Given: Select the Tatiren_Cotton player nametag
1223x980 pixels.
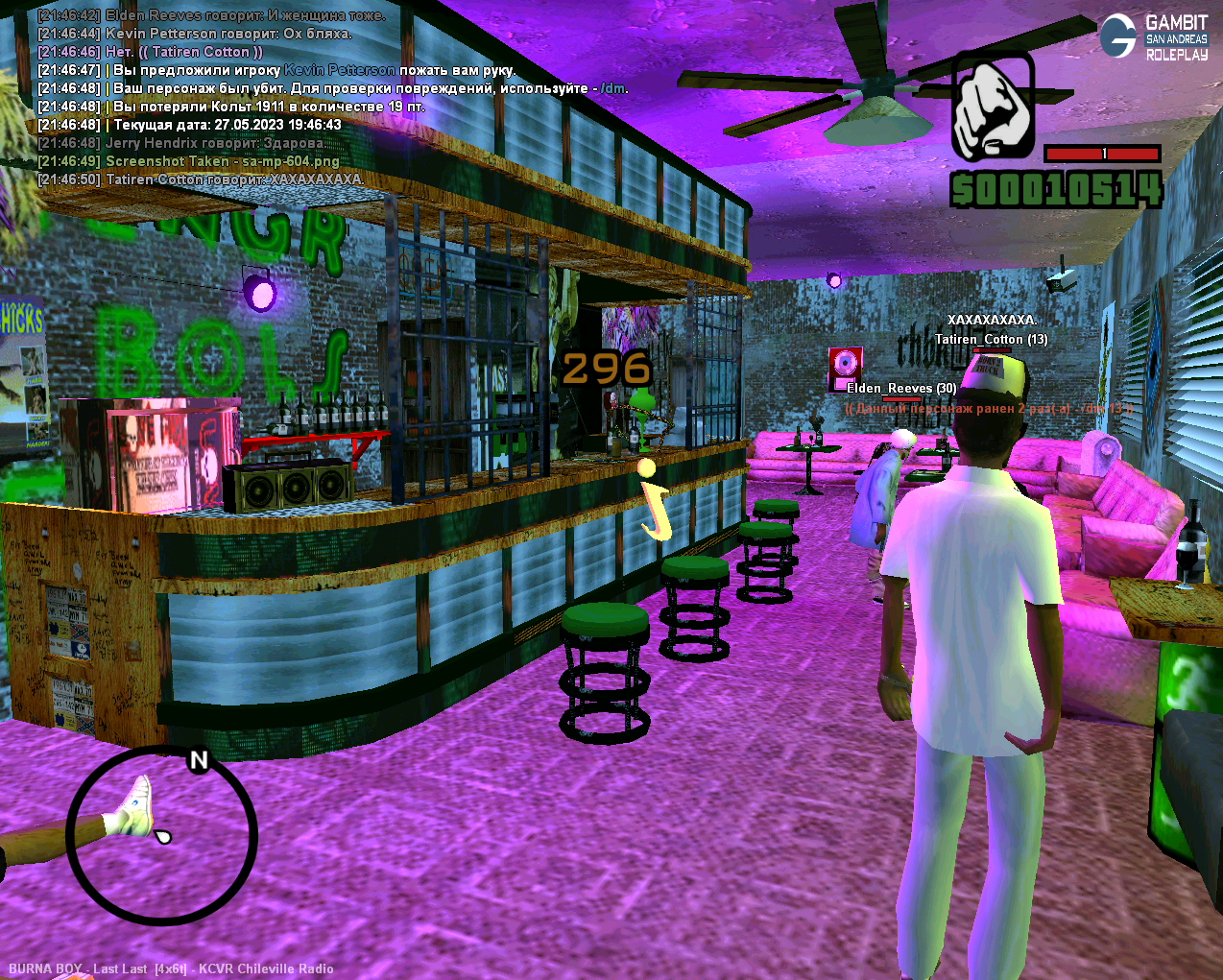Looking at the screenshot, I should coord(991,339).
